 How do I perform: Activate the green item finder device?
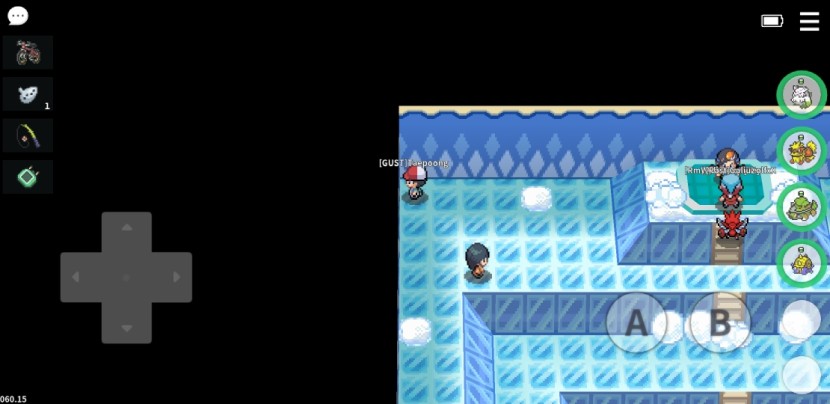pyautogui.click(x=28, y=177)
